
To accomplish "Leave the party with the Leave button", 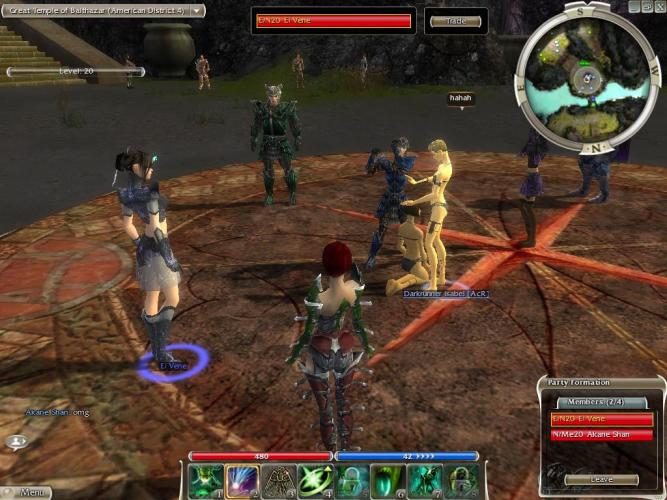I will click(601, 479).
